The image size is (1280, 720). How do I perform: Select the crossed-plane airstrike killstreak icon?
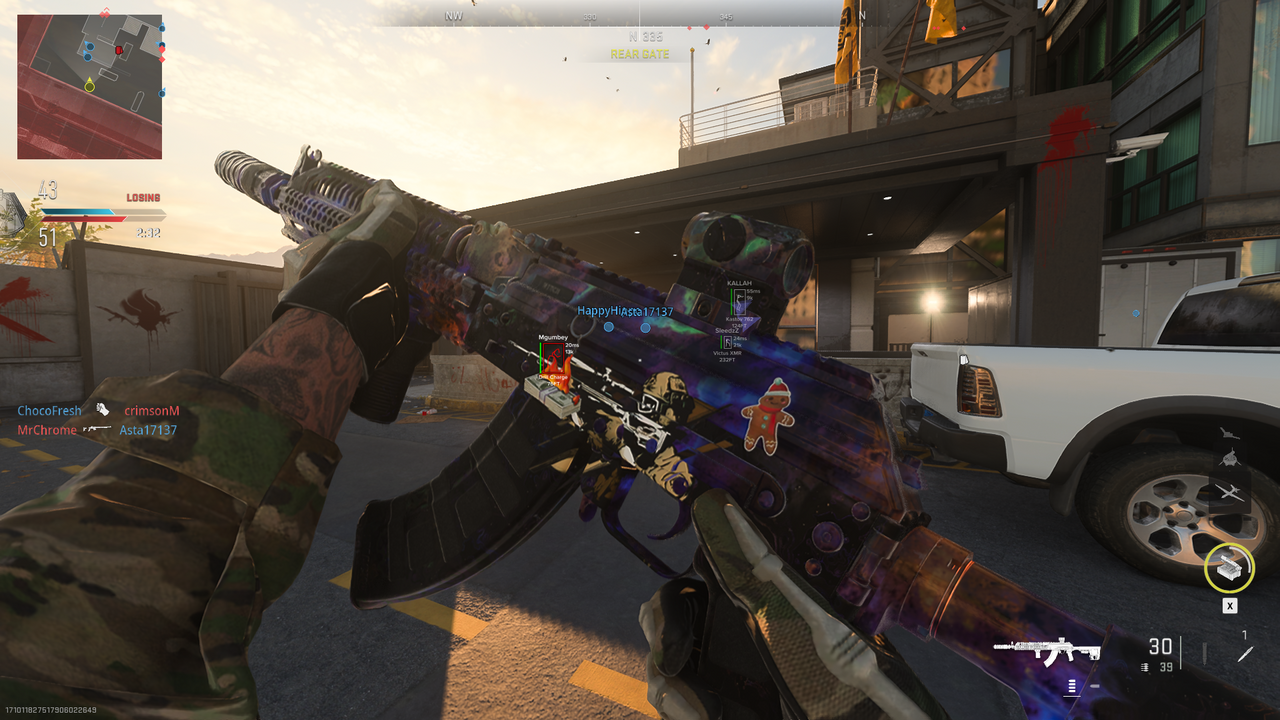tap(1229, 491)
